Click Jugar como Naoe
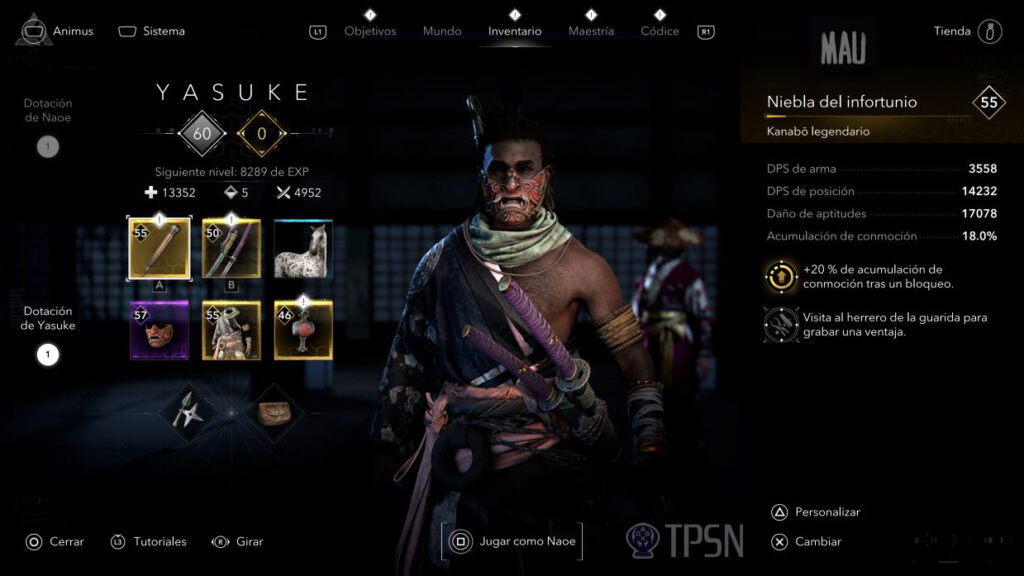The image size is (1024, 576). [x=513, y=542]
